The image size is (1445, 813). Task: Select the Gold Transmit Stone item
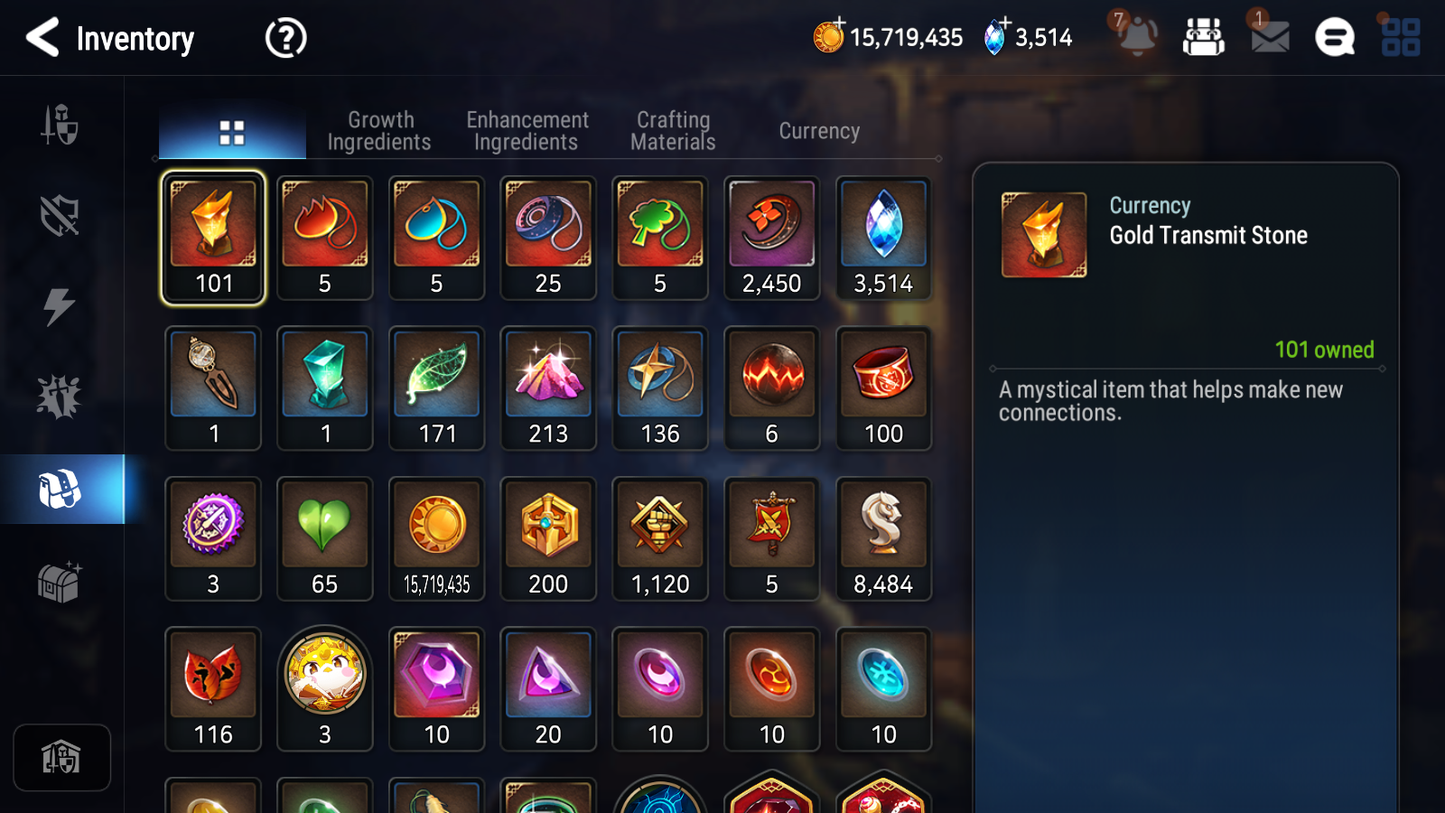click(213, 237)
